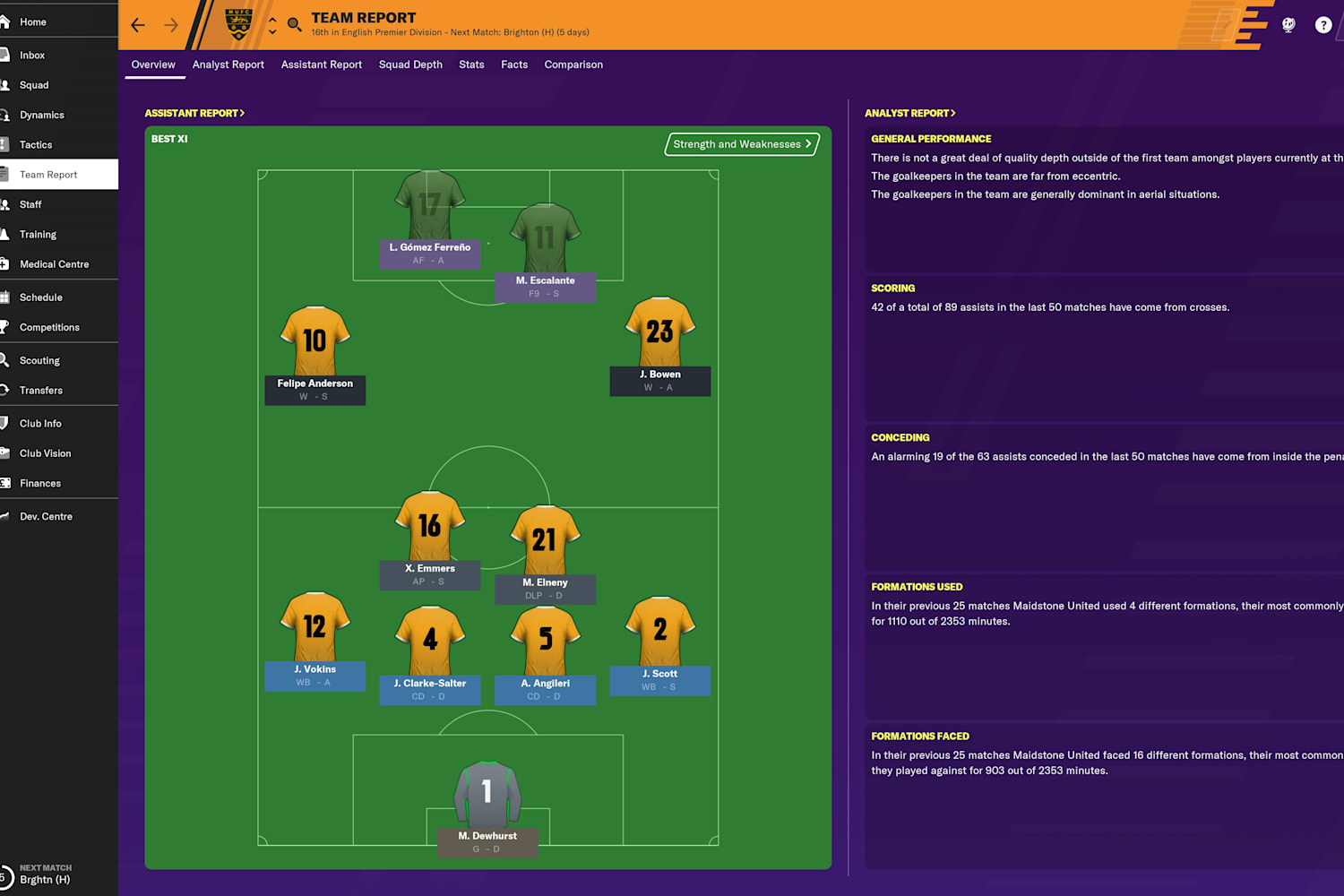The width and height of the screenshot is (1344, 896).
Task: Open the Assistant Report expander arrow
Action: point(242,113)
